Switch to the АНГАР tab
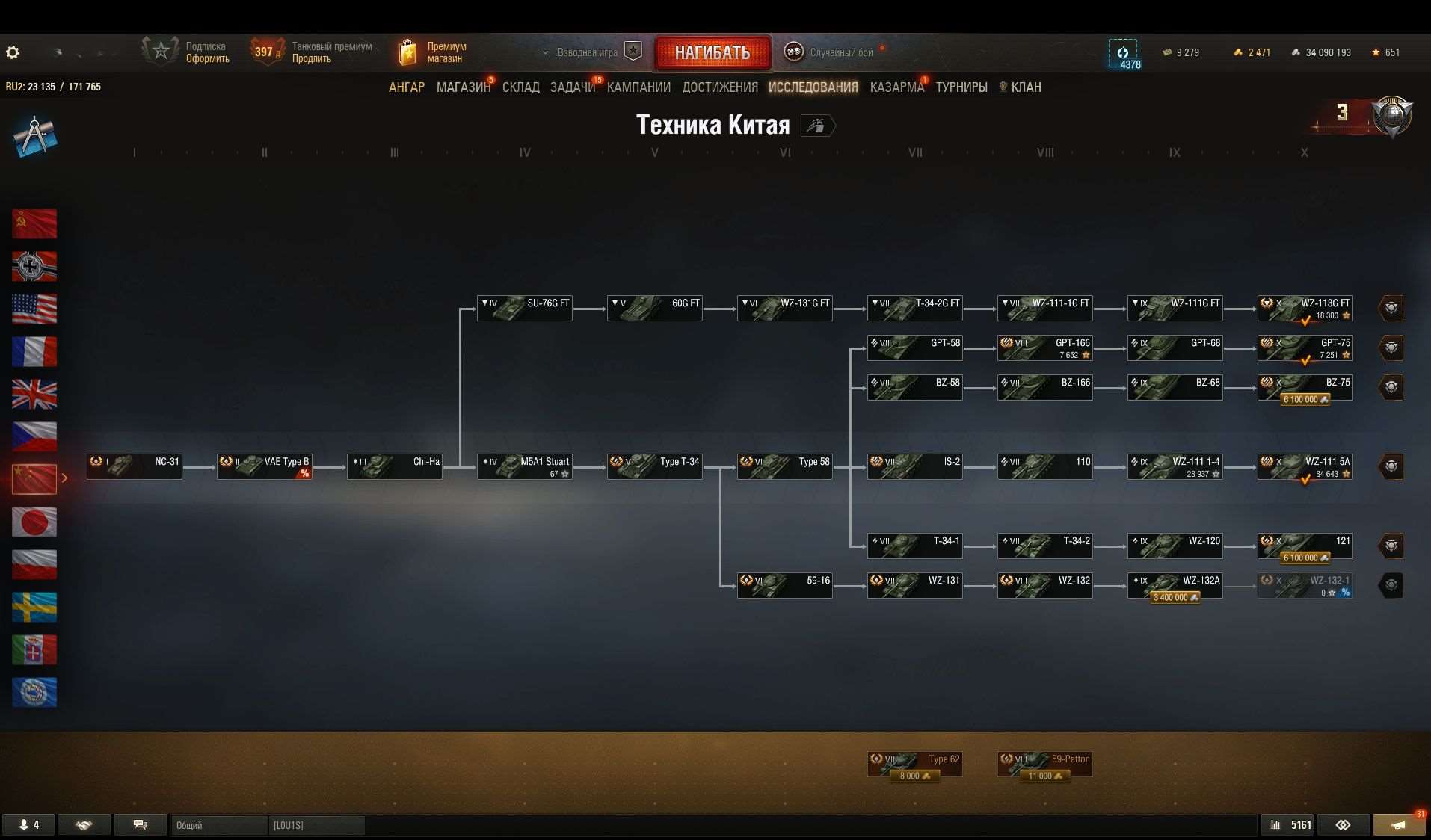Image resolution: width=1431 pixels, height=840 pixels. 407,87
